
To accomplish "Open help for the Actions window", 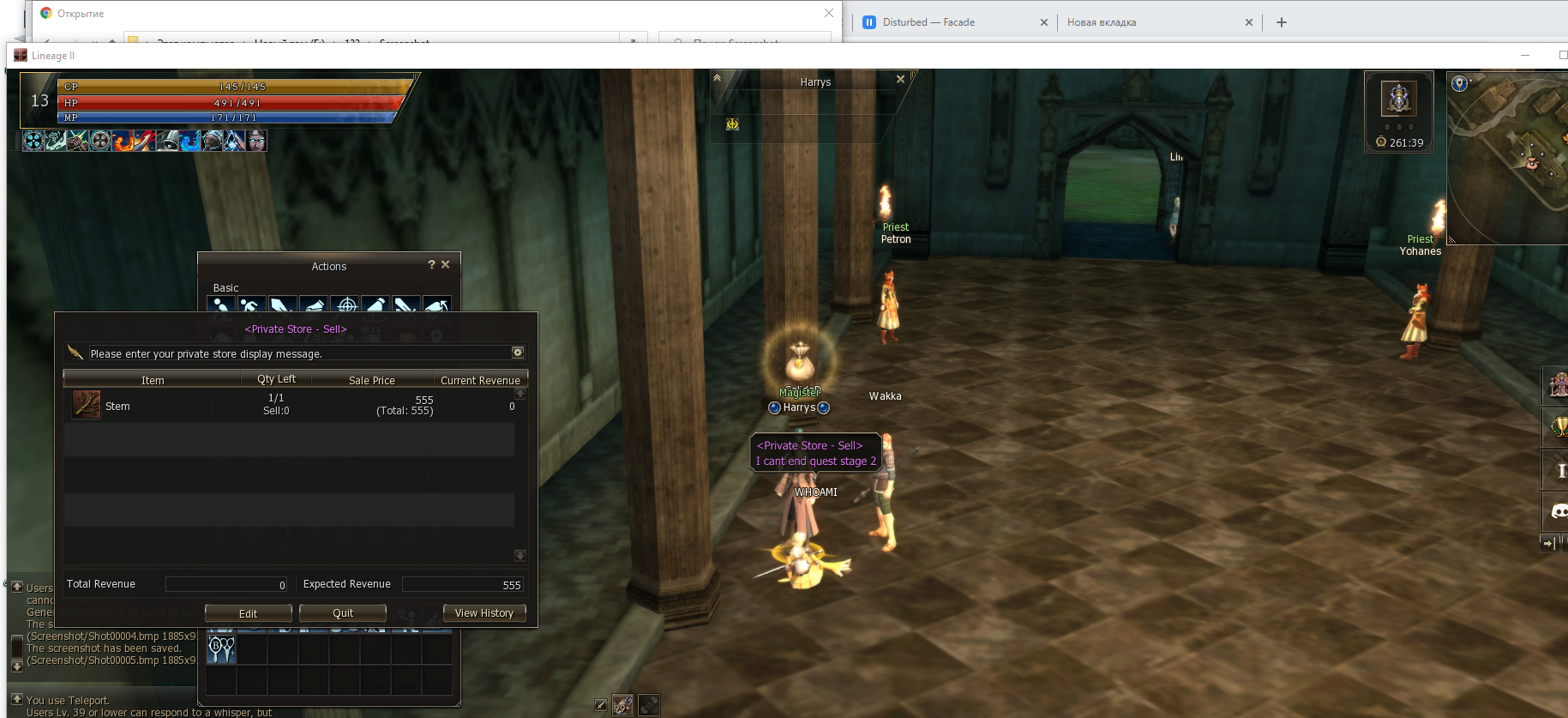I will click(x=431, y=265).
